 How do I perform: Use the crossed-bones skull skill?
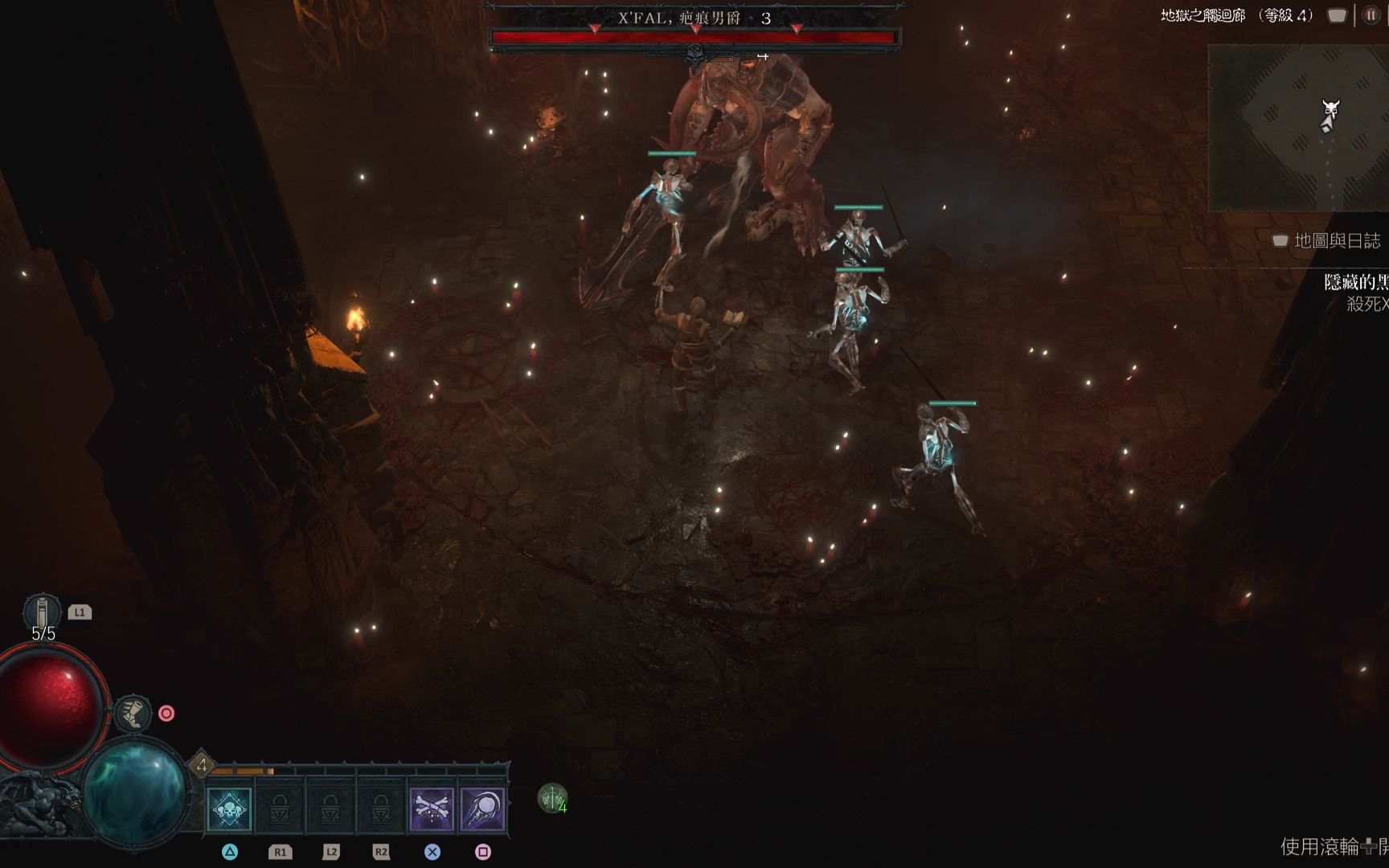click(x=432, y=809)
